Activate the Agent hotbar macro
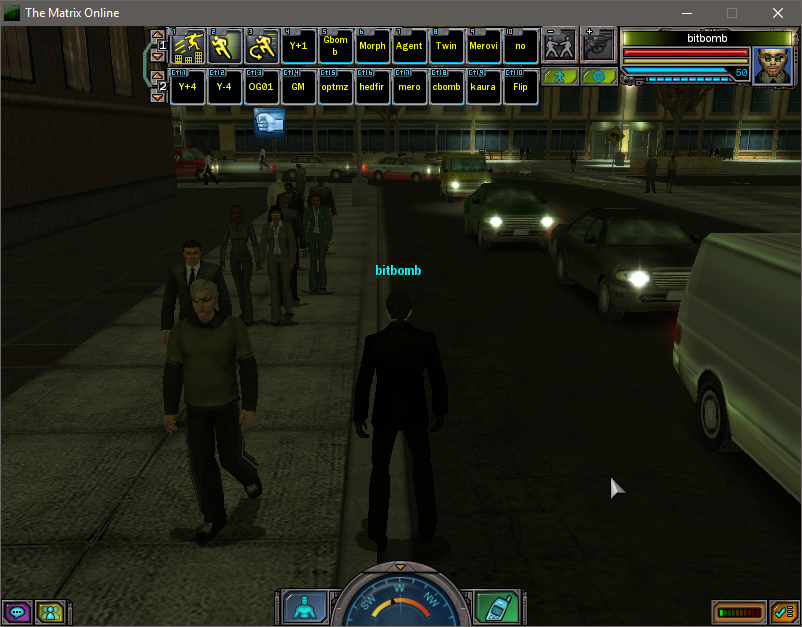 click(409, 46)
